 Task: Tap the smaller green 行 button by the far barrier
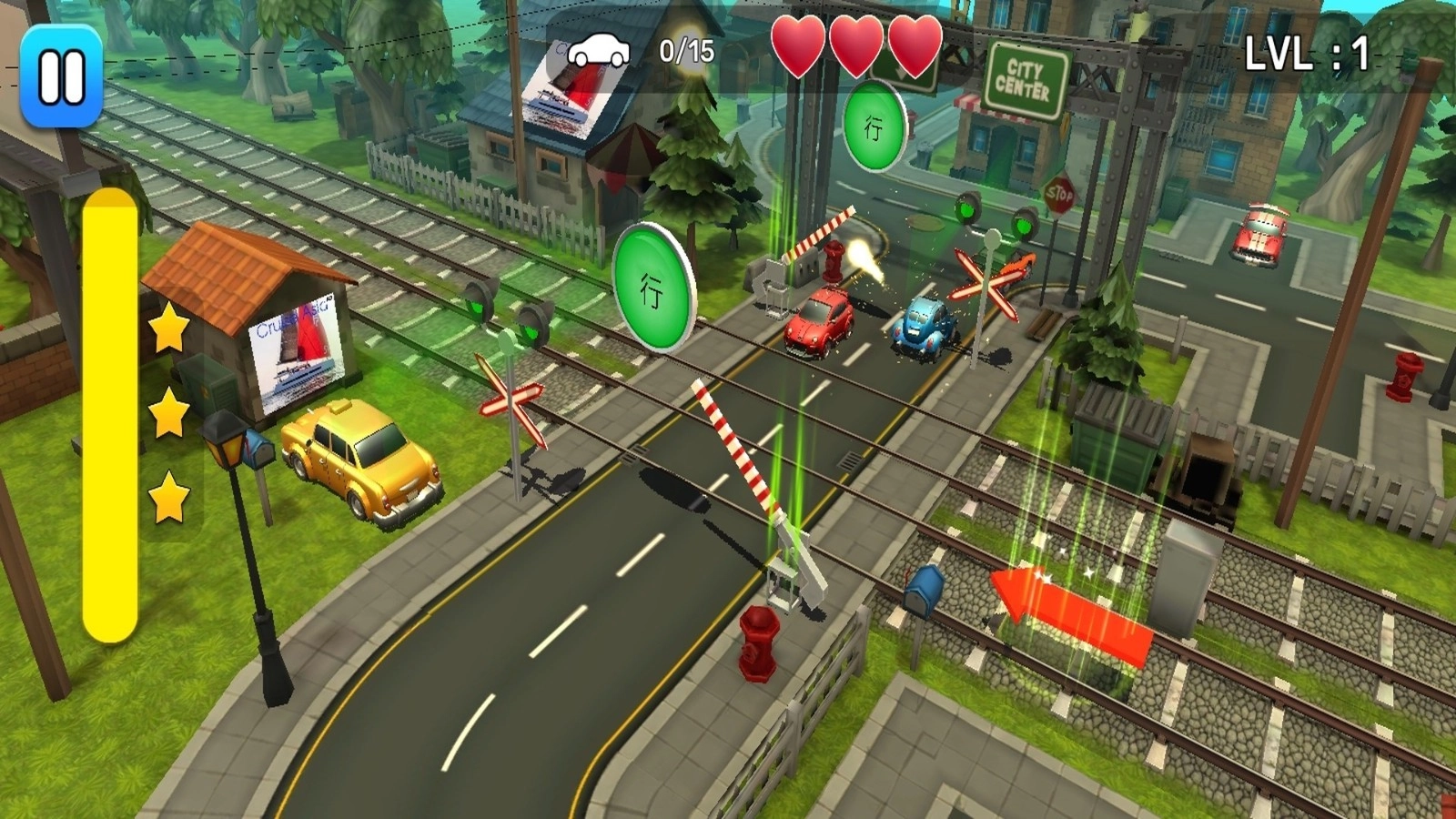pyautogui.click(x=875, y=126)
